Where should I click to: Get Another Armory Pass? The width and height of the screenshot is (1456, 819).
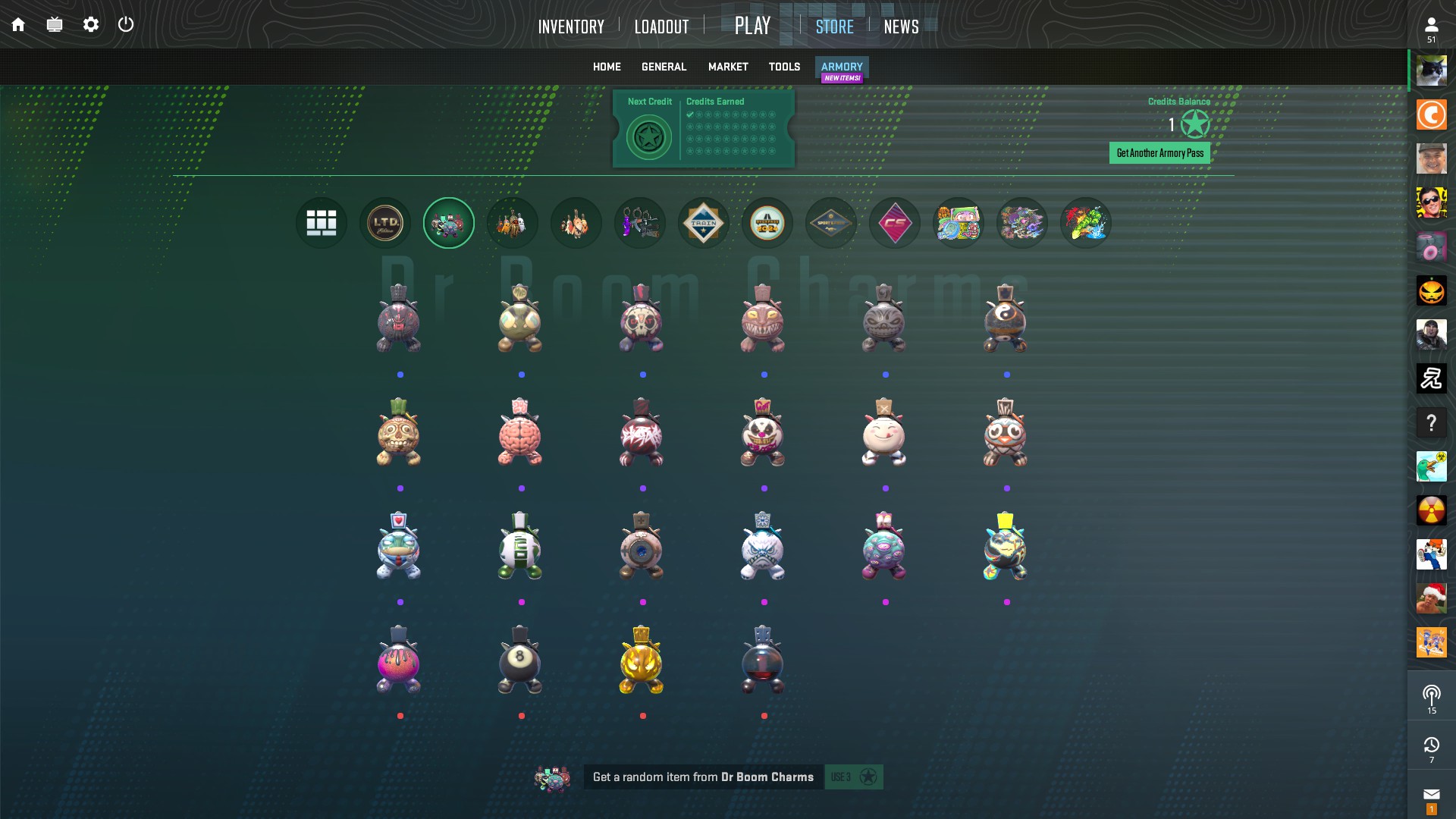[x=1159, y=153]
